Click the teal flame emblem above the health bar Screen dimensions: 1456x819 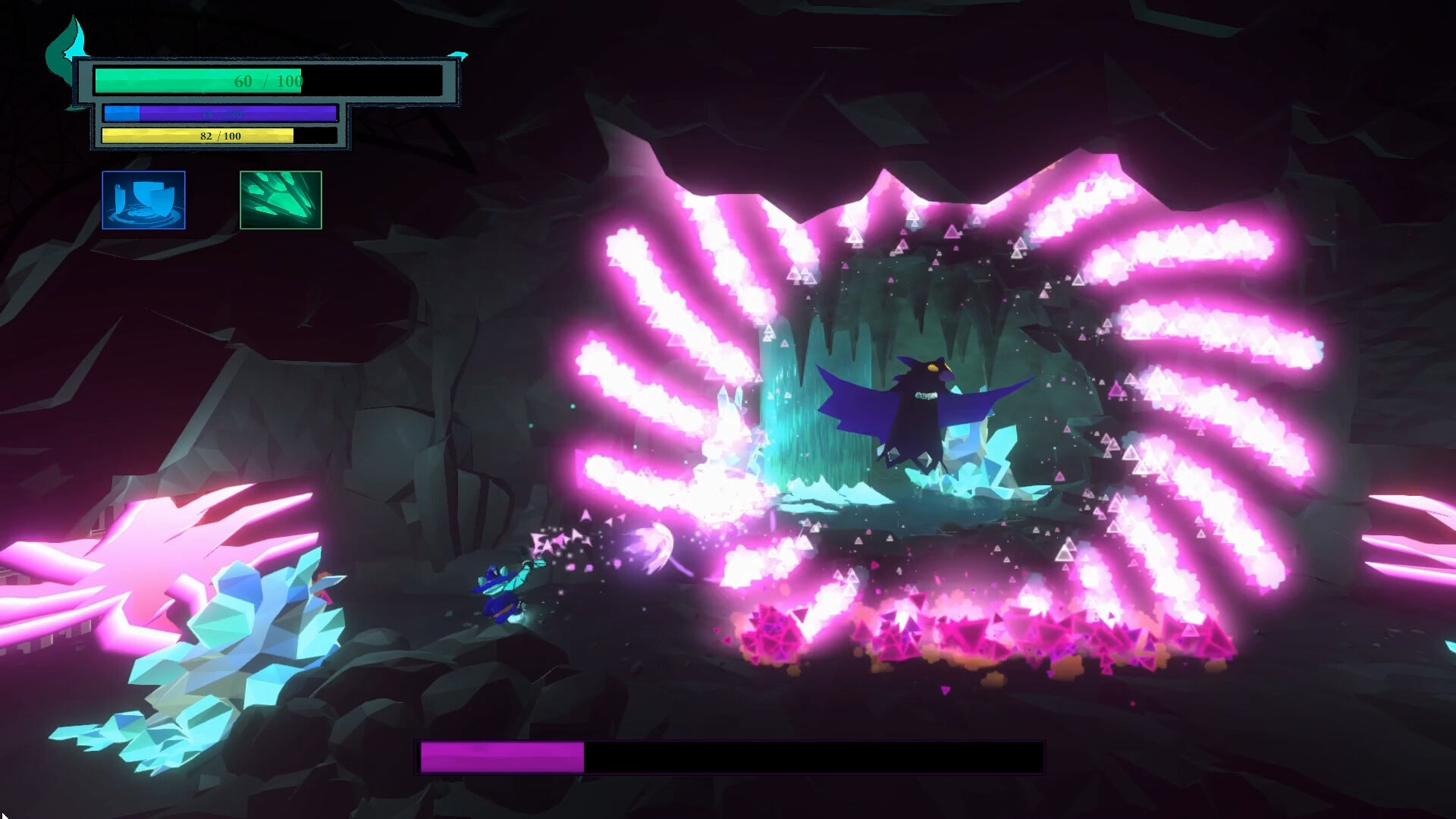point(67,42)
